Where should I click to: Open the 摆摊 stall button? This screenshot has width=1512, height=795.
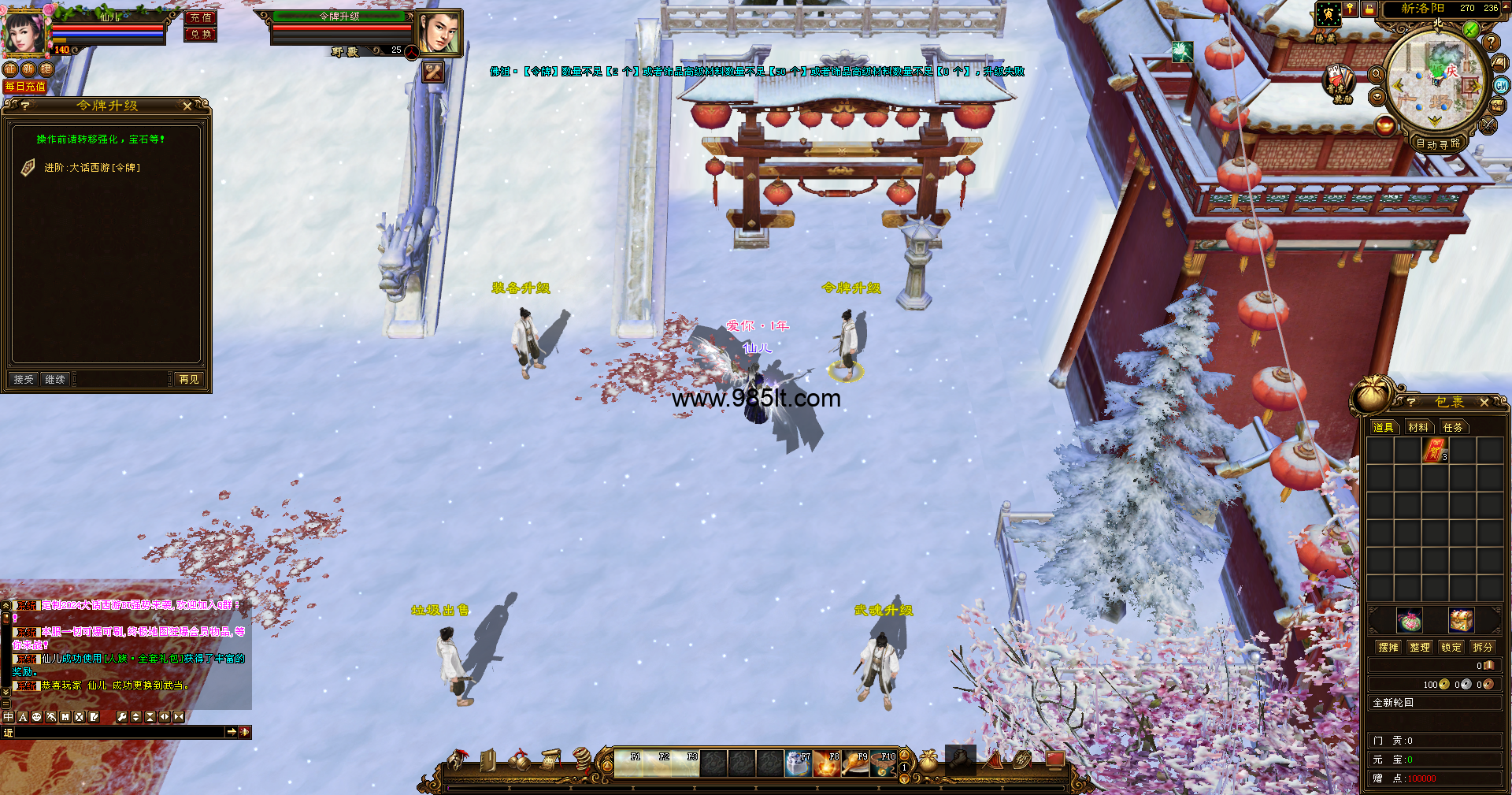tap(1388, 647)
